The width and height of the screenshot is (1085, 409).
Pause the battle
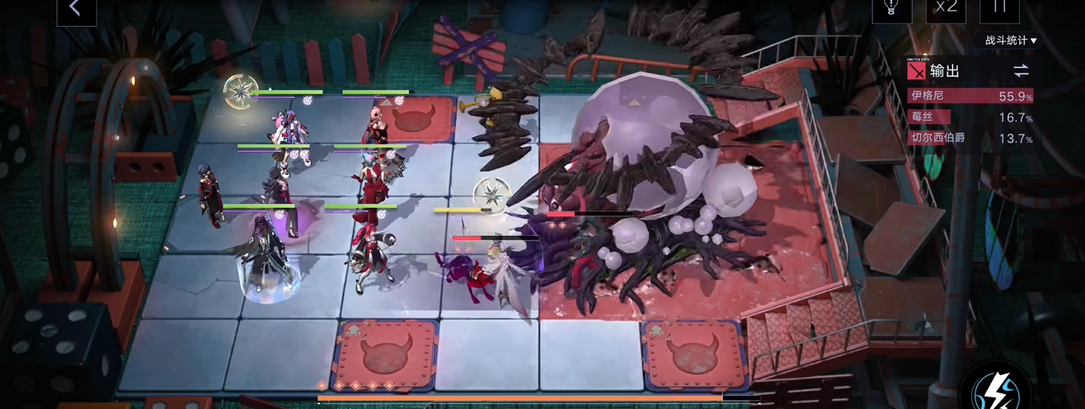click(998, 9)
